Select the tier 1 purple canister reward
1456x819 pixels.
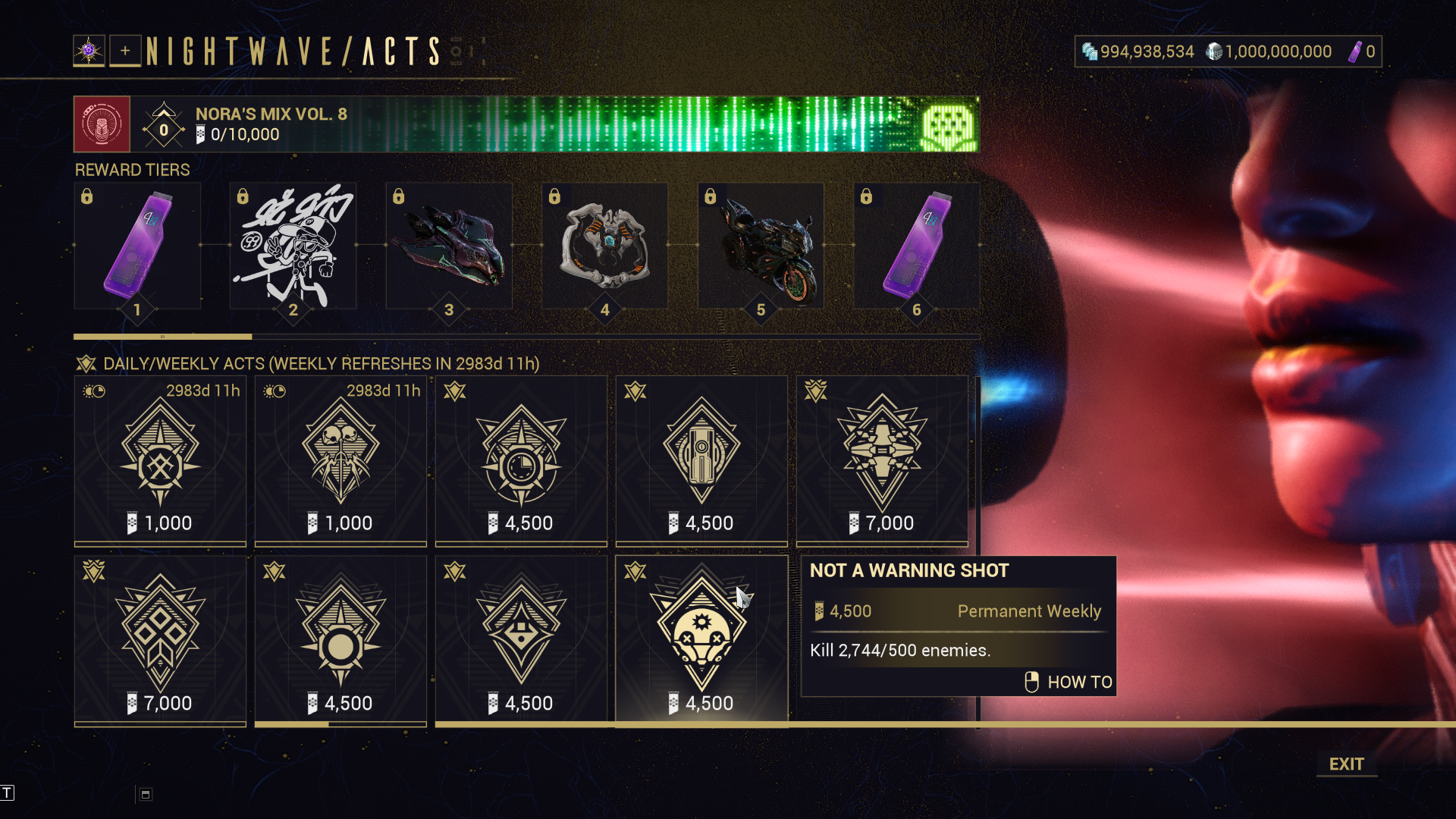[137, 246]
